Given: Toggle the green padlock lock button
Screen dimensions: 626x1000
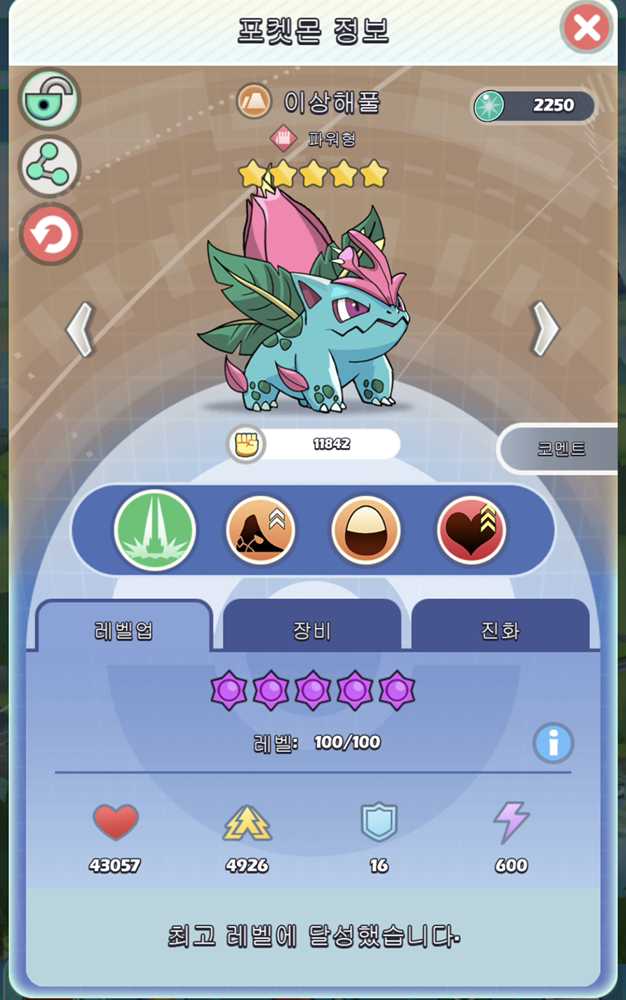Looking at the screenshot, I should [x=50, y=100].
